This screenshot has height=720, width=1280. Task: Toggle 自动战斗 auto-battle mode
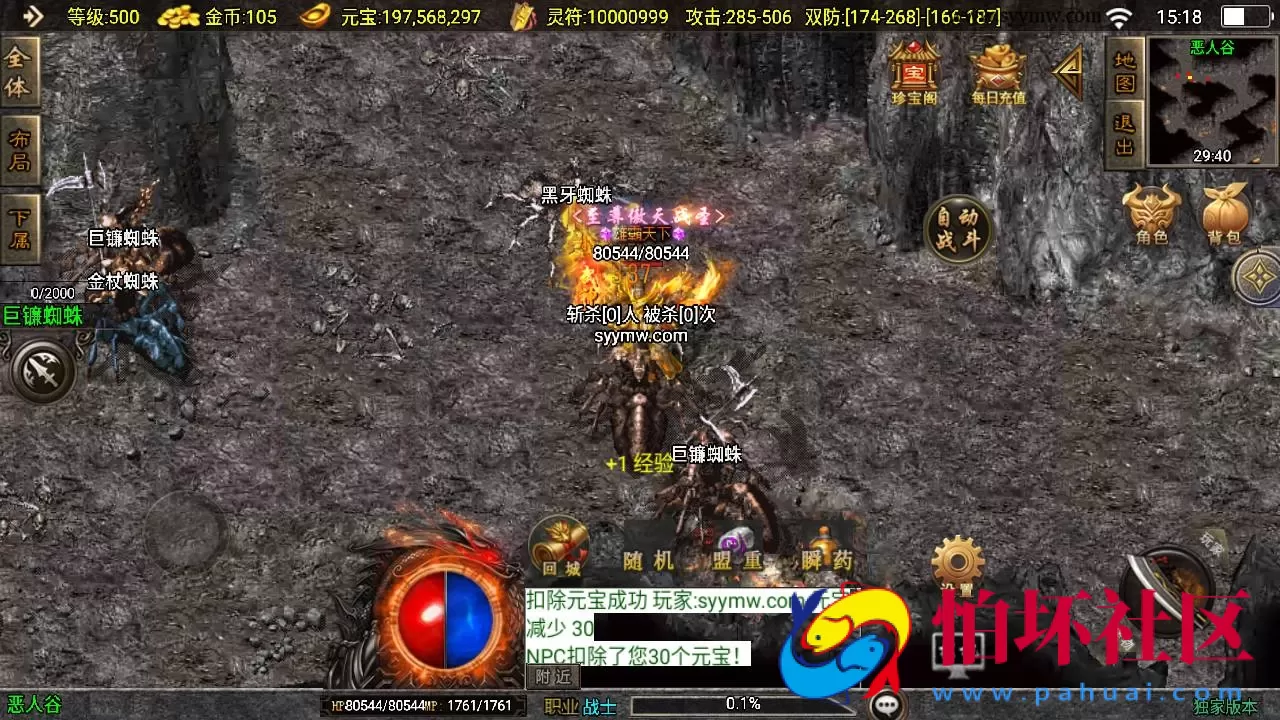960,230
